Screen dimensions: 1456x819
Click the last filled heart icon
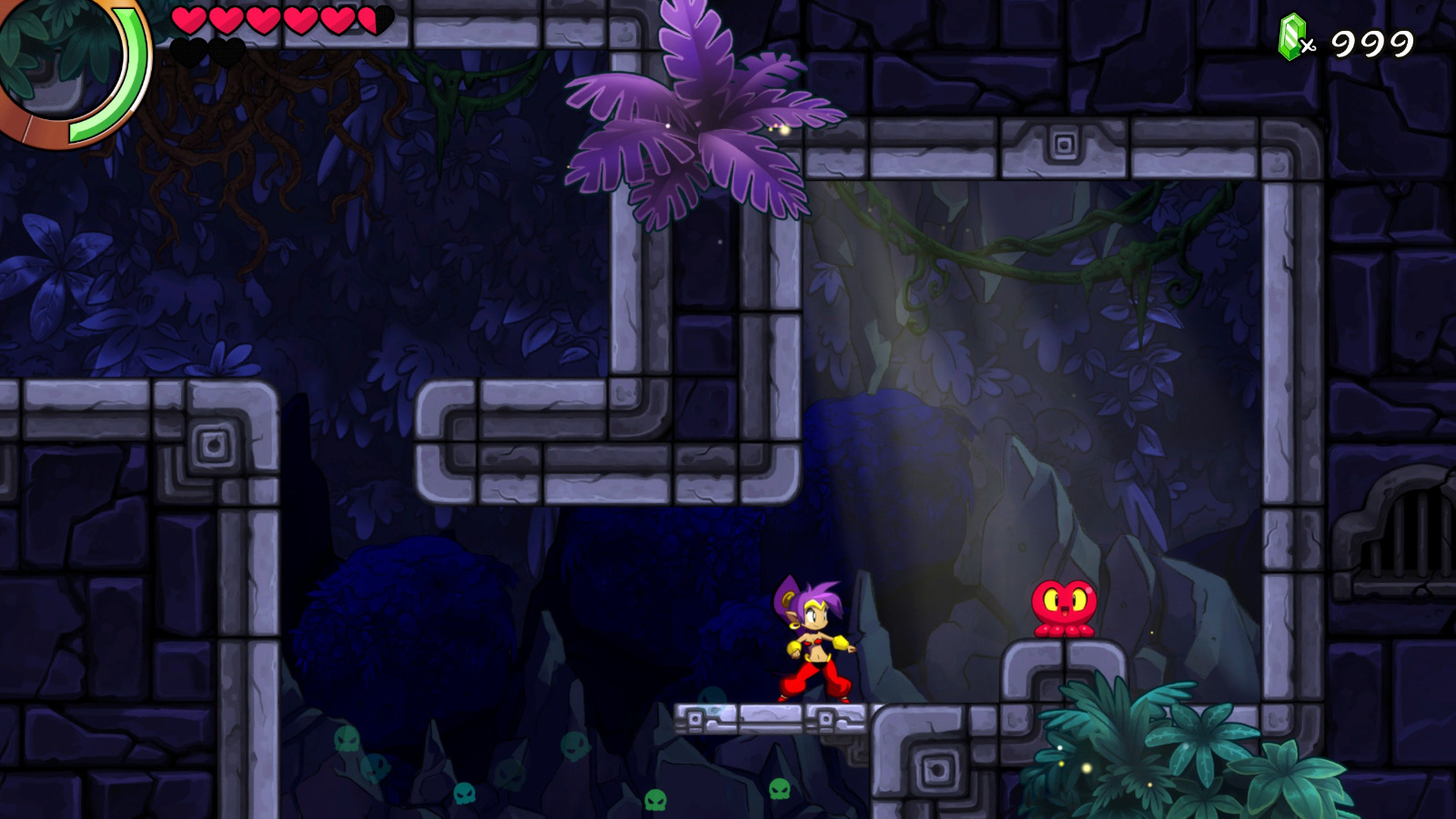(339, 20)
